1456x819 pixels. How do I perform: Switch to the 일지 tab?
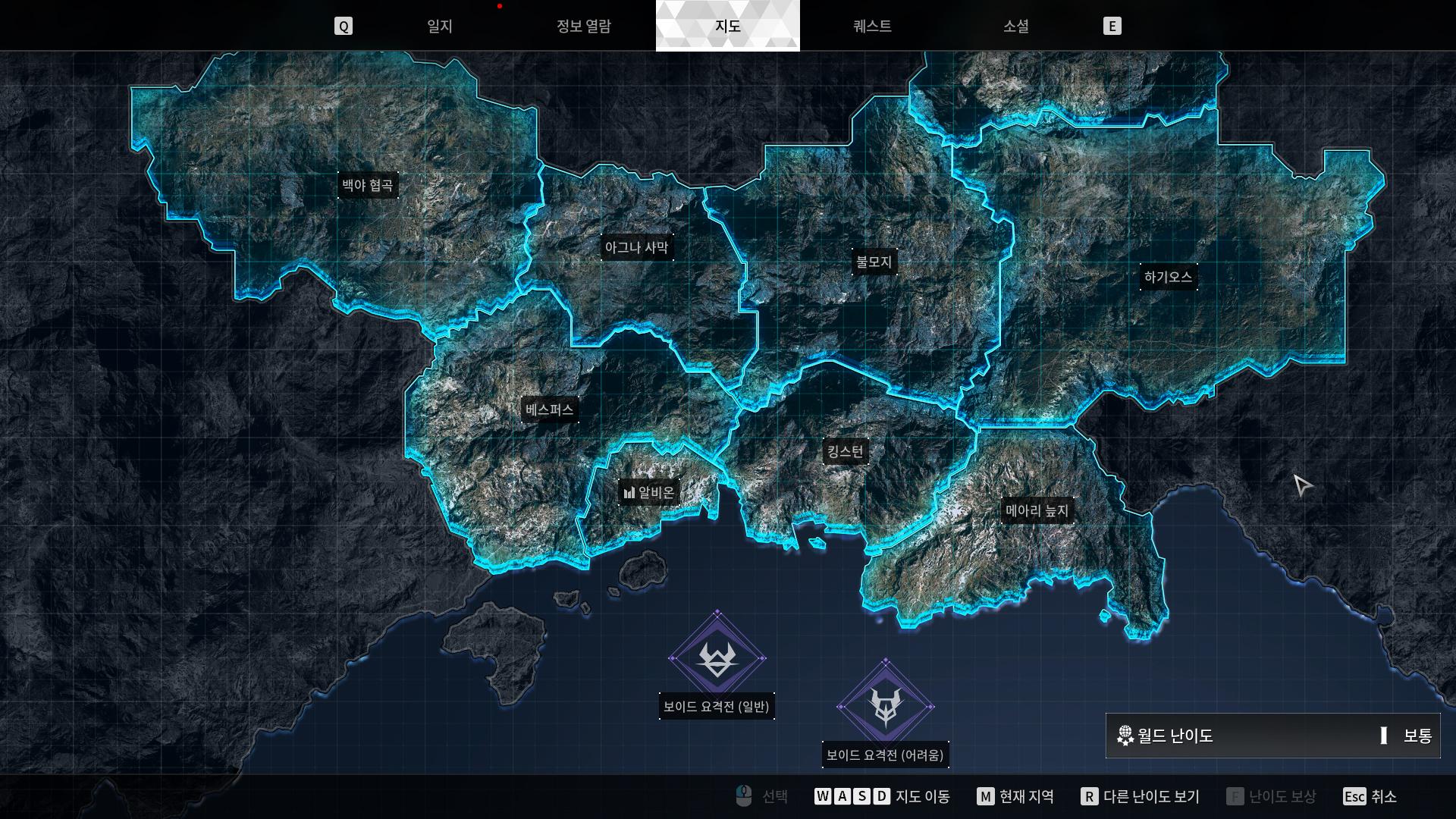(x=439, y=27)
